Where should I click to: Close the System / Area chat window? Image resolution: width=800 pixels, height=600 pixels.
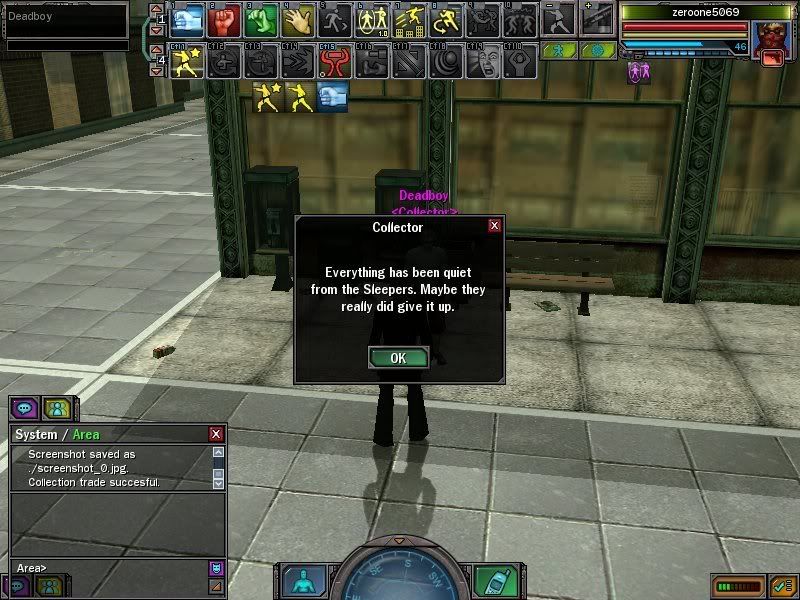[216, 434]
